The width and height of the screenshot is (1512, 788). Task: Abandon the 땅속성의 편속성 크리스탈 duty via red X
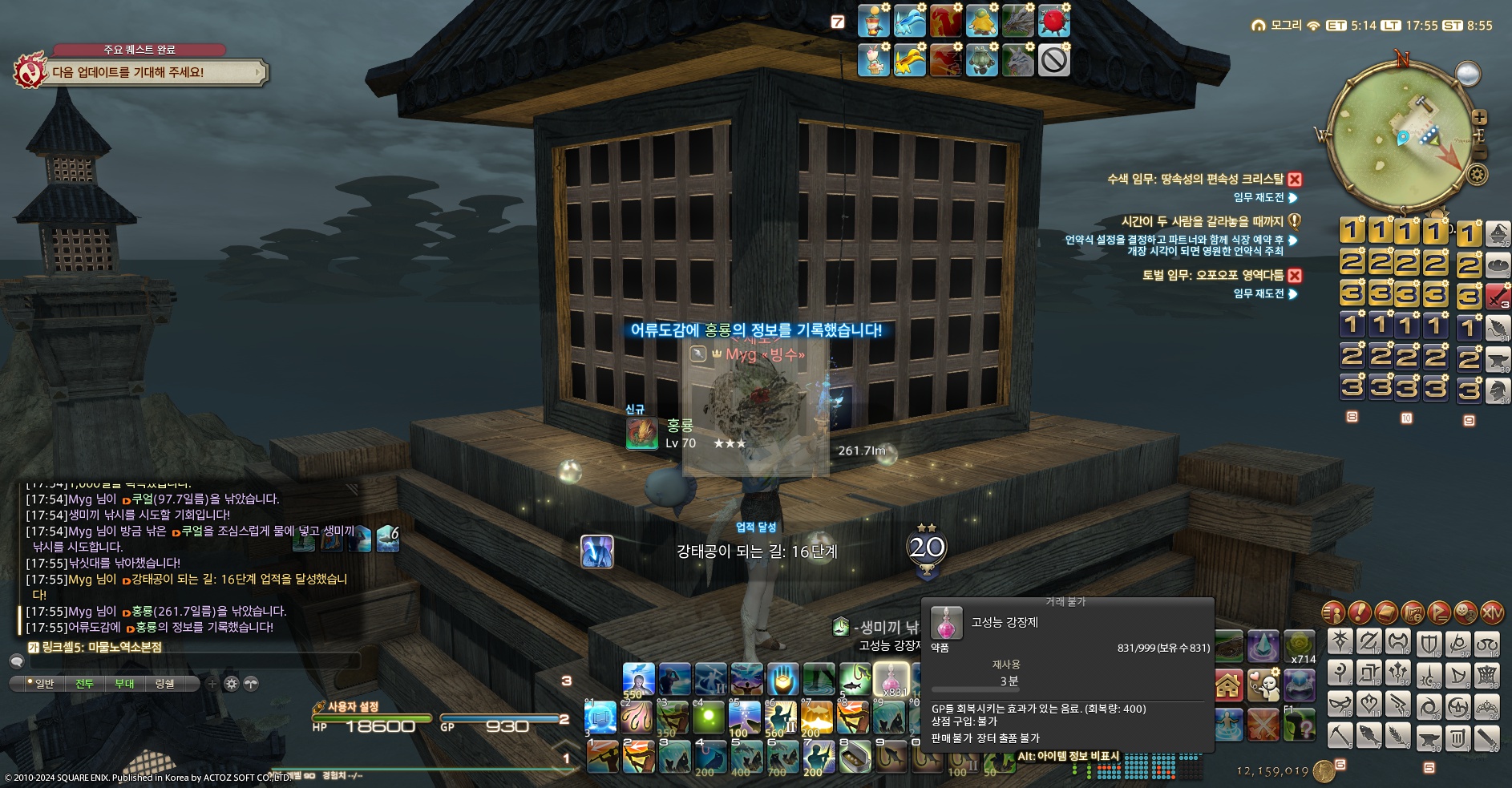click(x=1295, y=180)
